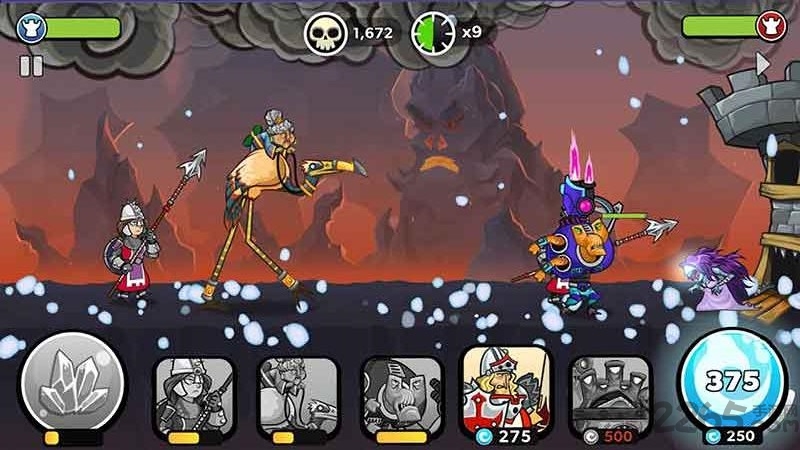The height and width of the screenshot is (450, 800).
Task: Choose the castle unit card costing 500
Action: pos(609,392)
